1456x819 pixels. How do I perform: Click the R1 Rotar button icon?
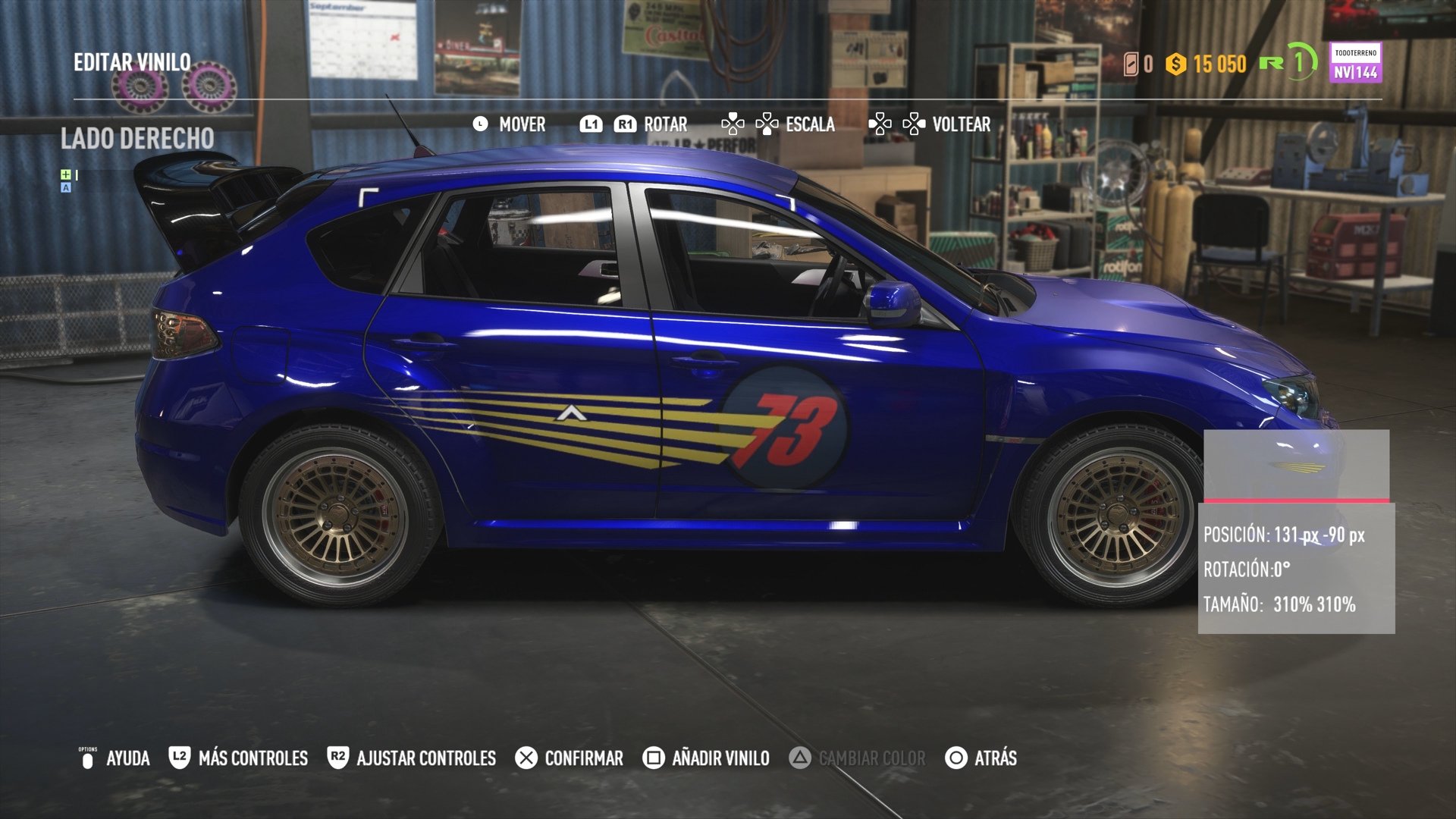coord(625,124)
